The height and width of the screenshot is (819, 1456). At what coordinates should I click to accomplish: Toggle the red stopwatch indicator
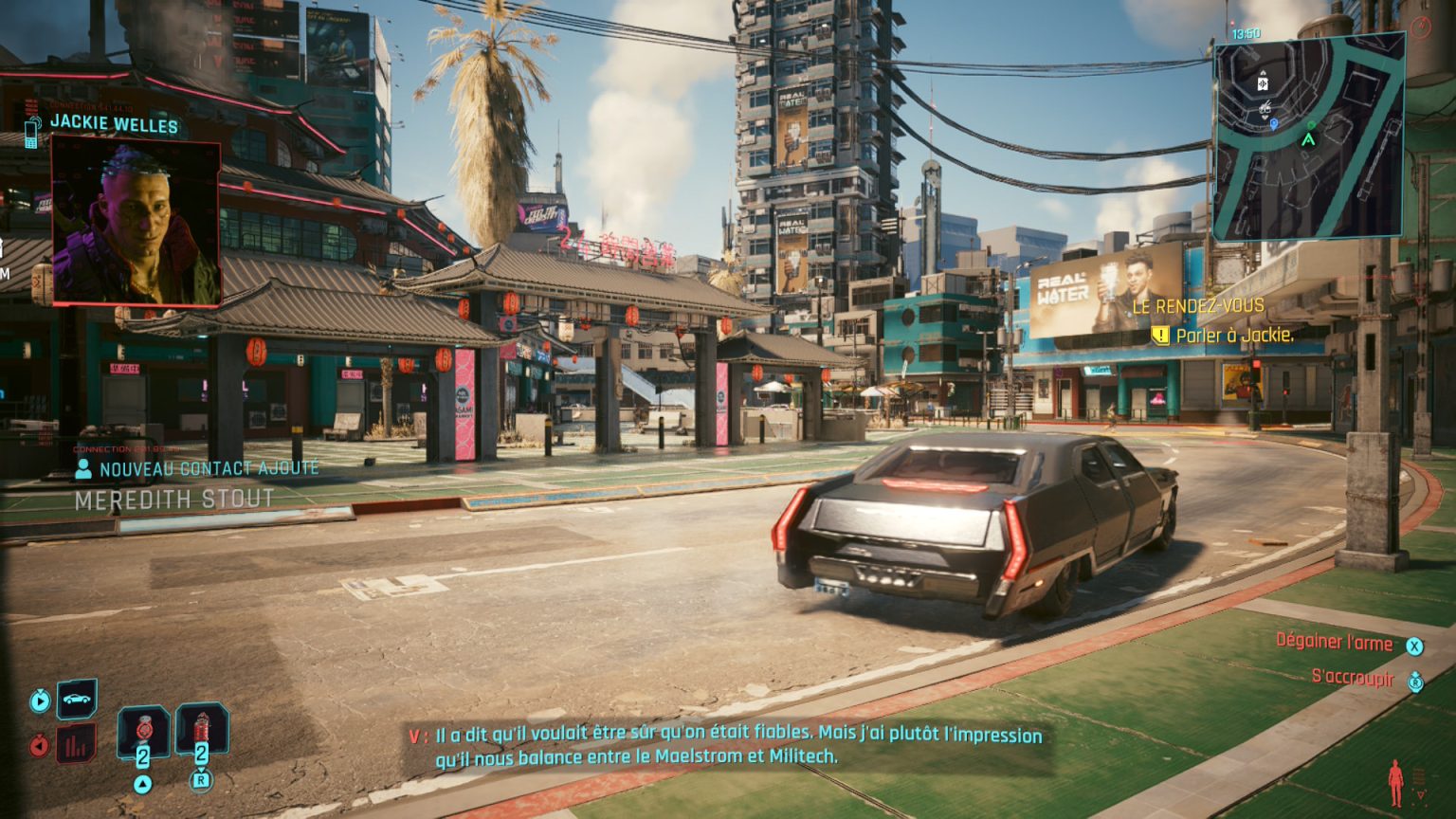39,744
